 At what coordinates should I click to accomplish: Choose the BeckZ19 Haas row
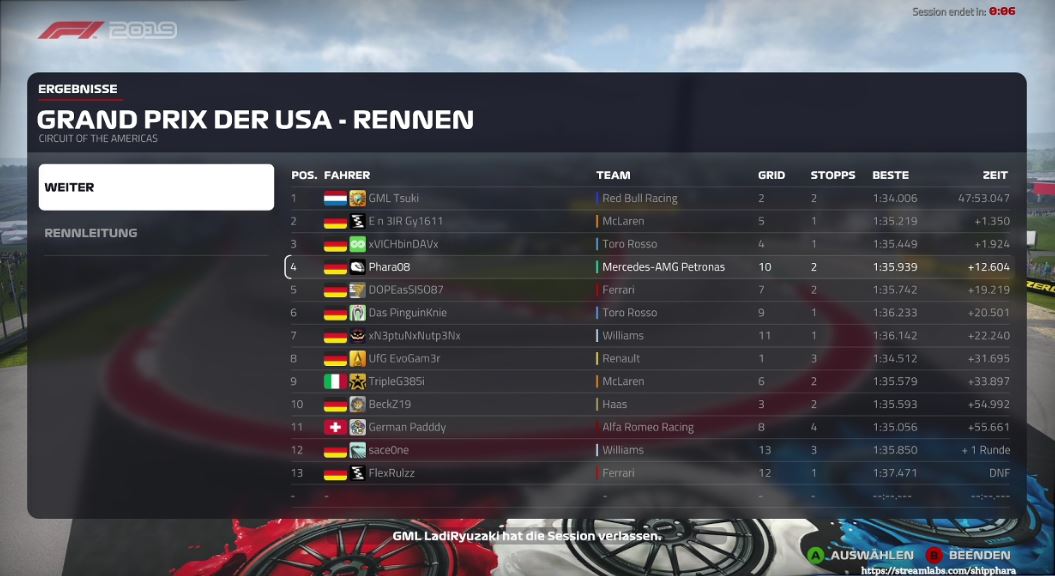pyautogui.click(x=650, y=404)
